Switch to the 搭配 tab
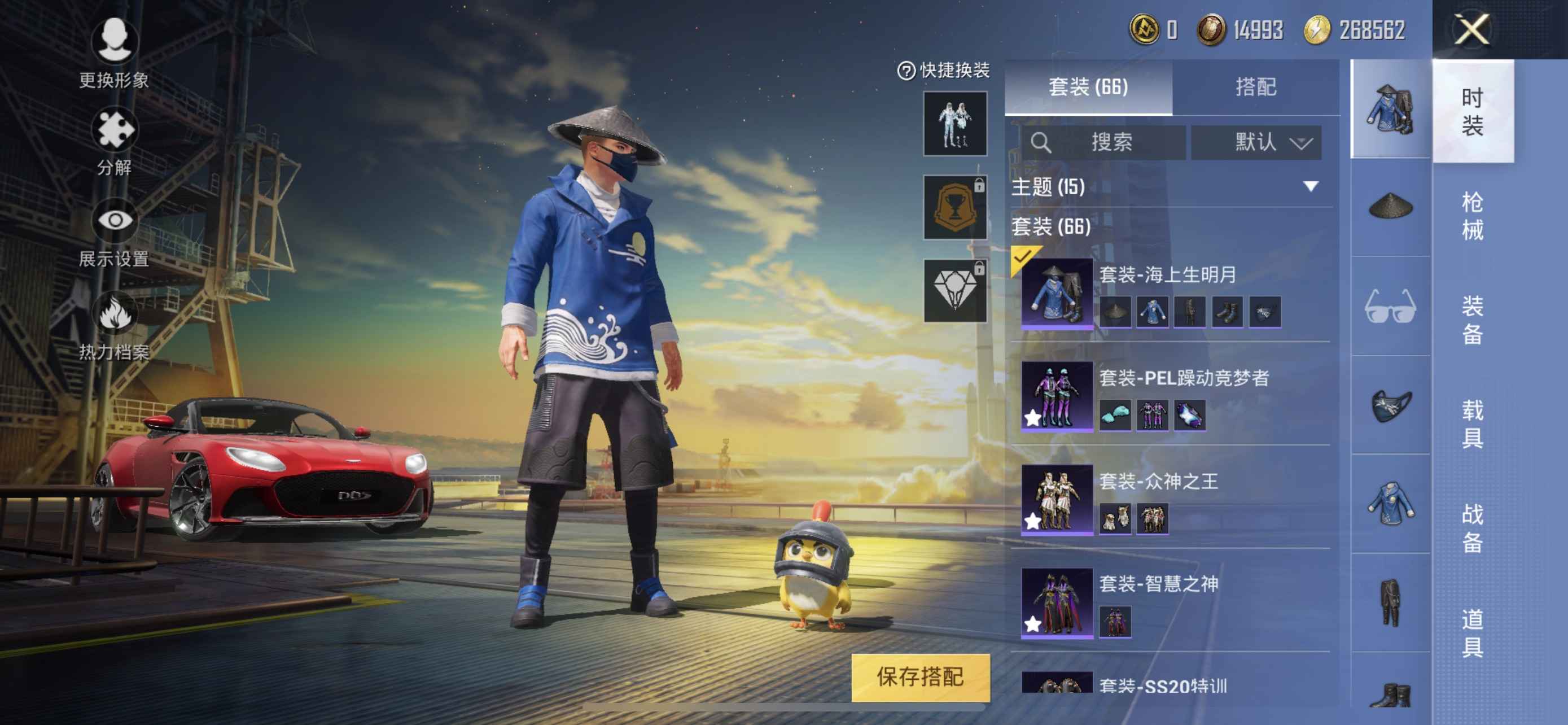Image resolution: width=1568 pixels, height=725 pixels. click(1256, 87)
